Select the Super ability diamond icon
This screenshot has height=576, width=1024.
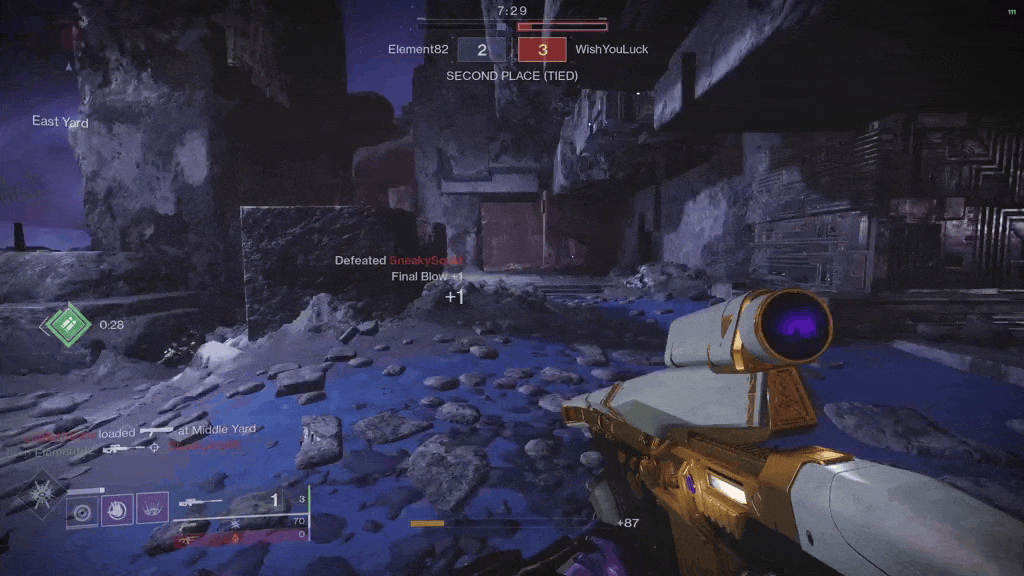point(41,494)
